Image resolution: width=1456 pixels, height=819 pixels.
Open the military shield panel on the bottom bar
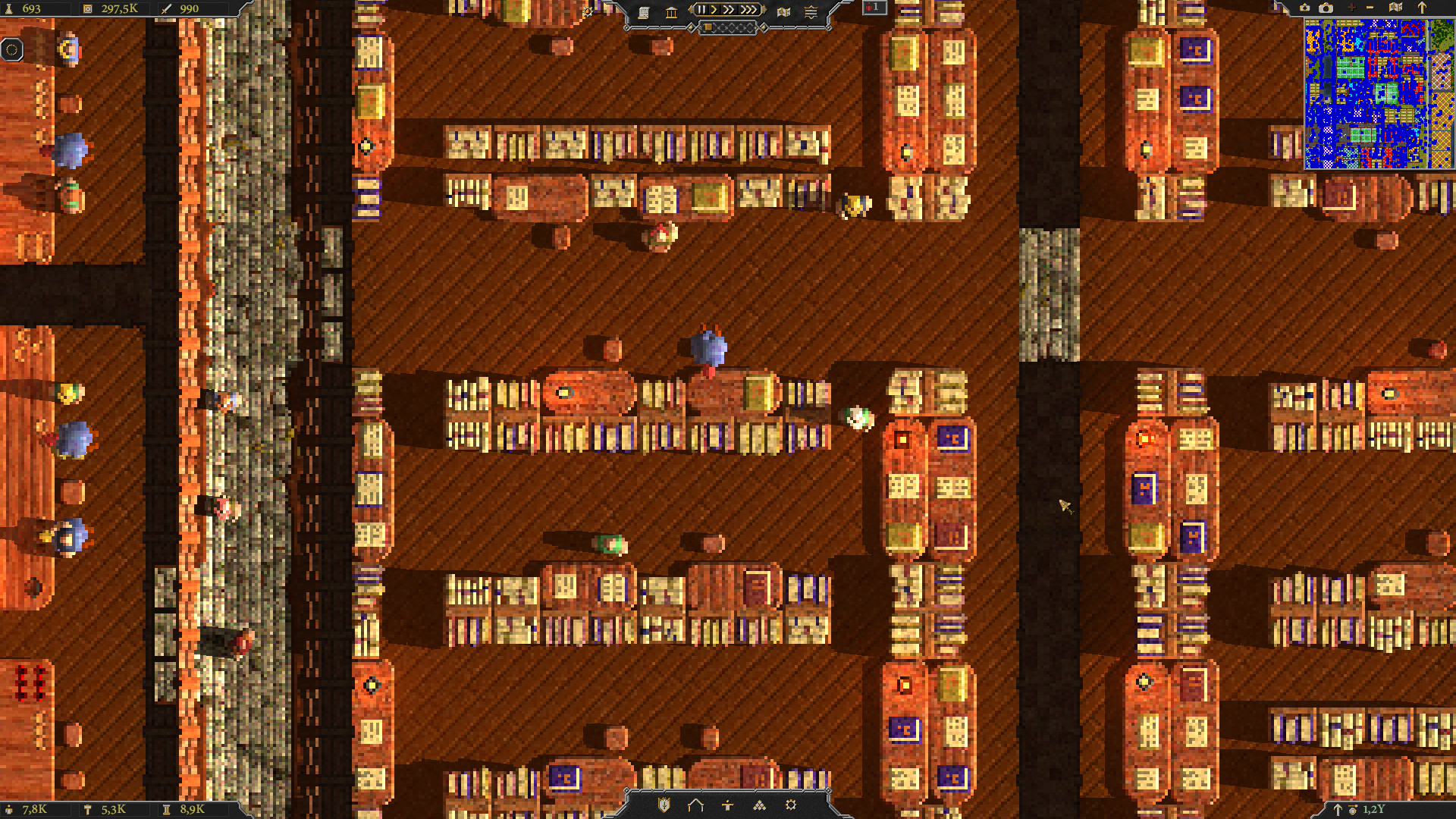click(x=664, y=805)
